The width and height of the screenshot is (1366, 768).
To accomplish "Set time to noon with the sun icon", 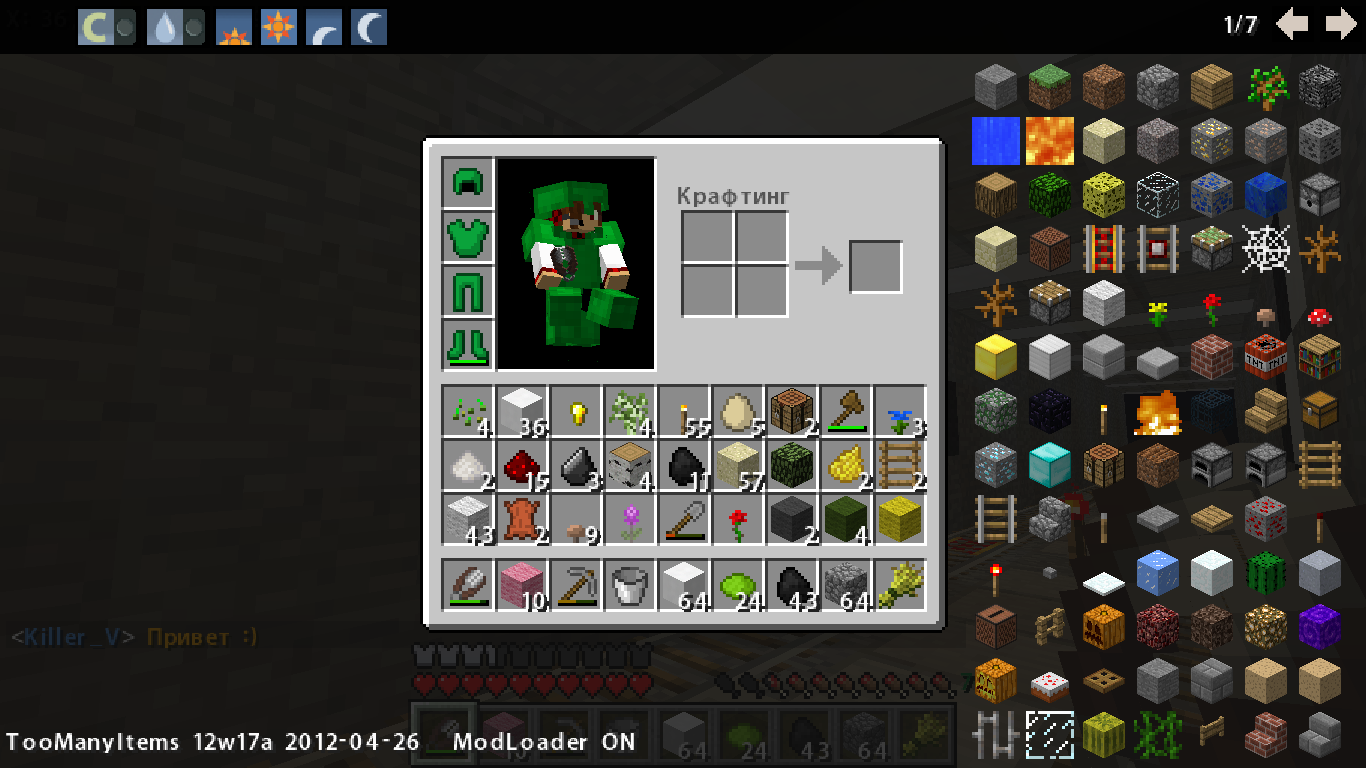I will (277, 26).
